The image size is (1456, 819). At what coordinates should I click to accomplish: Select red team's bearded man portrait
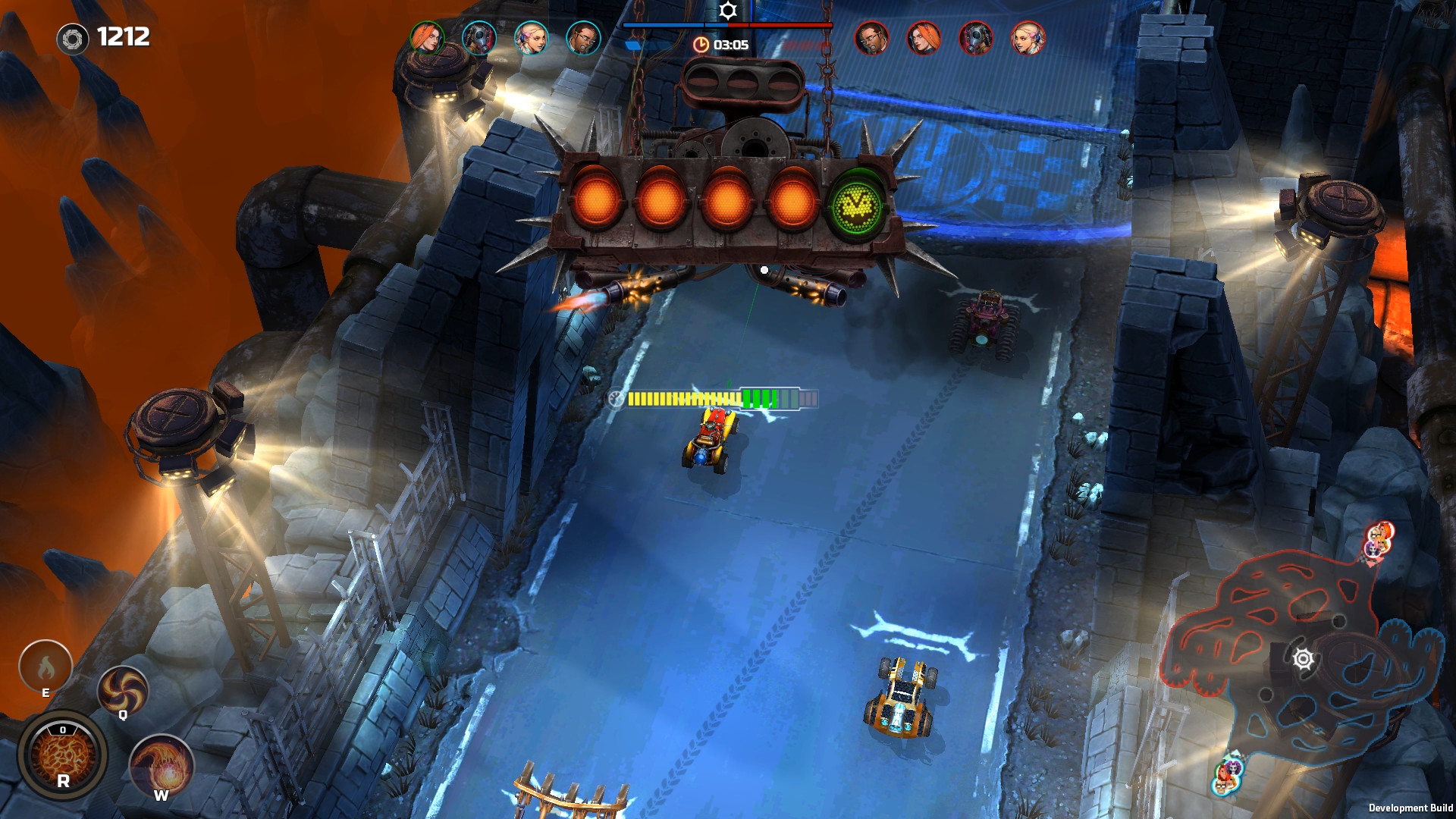(x=872, y=37)
